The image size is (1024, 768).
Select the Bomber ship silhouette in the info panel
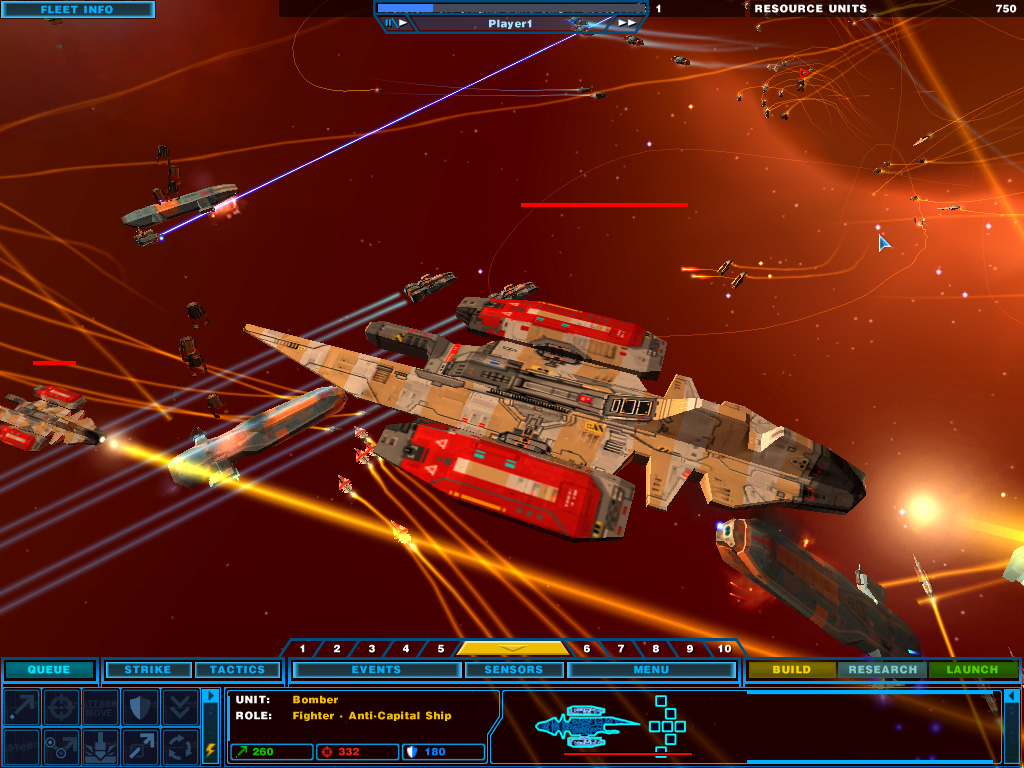[x=587, y=722]
